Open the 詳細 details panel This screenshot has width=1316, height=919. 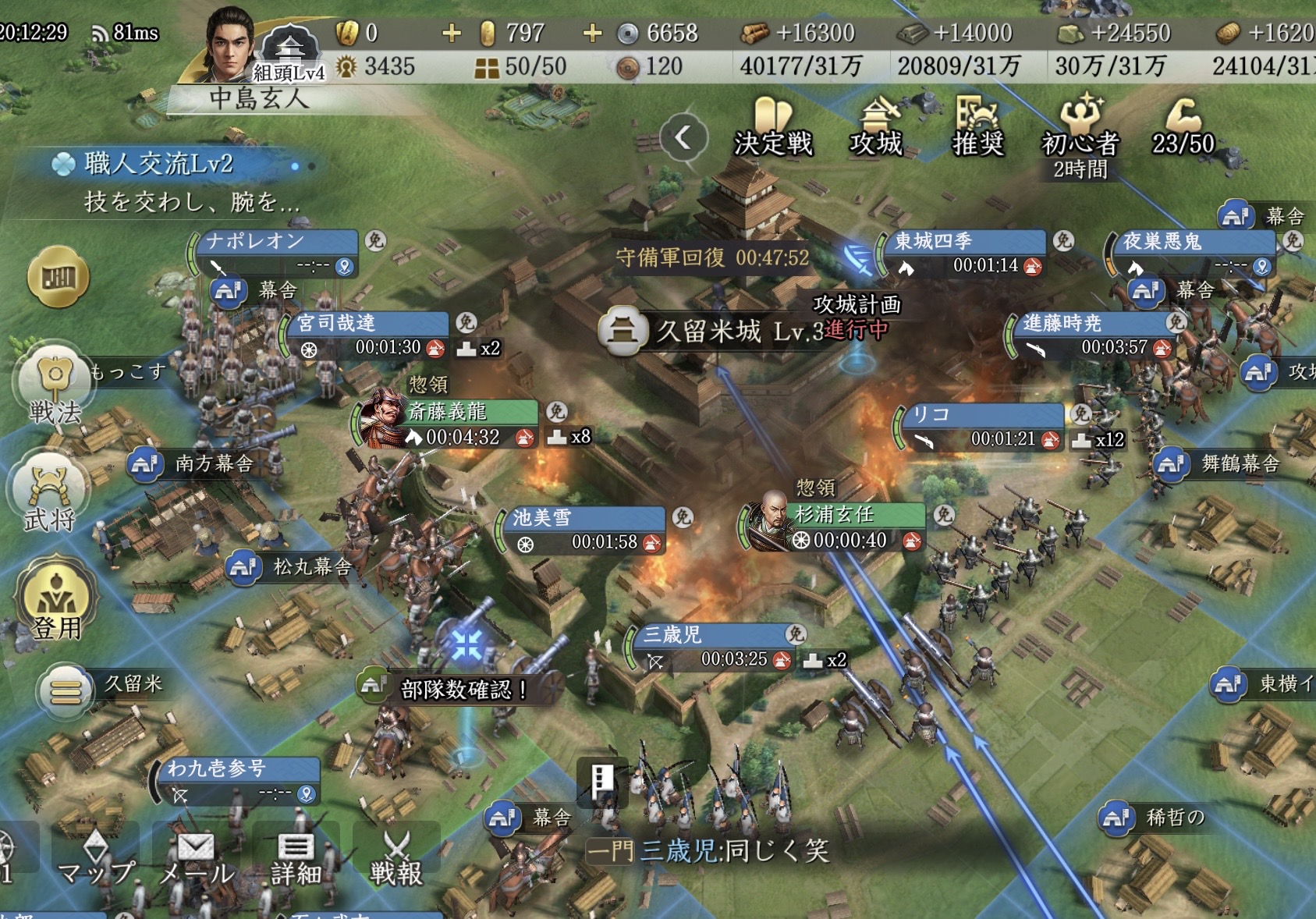296,858
